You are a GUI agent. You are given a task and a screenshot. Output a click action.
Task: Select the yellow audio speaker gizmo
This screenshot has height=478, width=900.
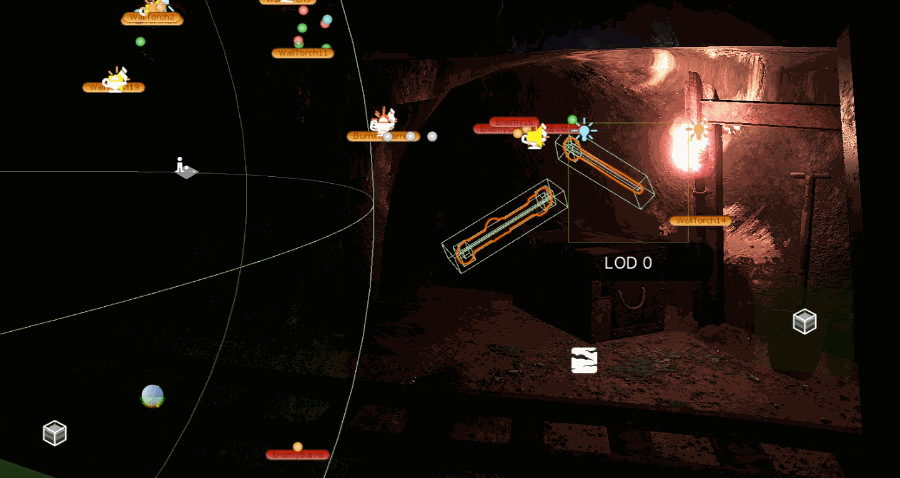coord(535,138)
